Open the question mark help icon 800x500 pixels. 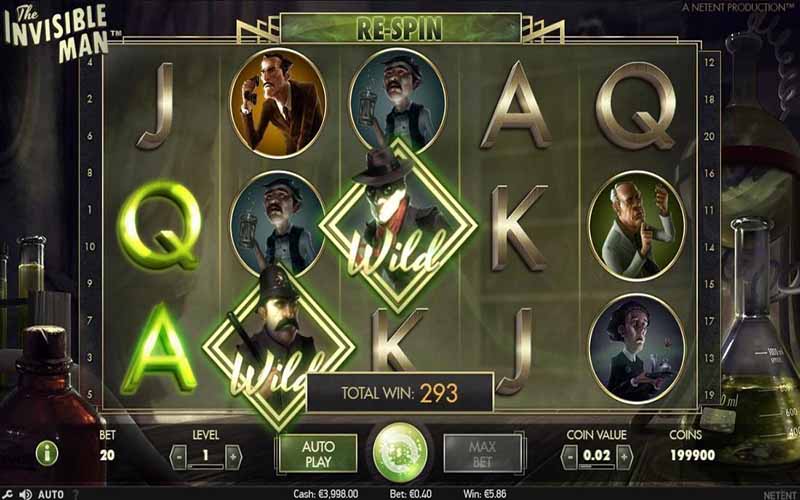tap(76, 494)
